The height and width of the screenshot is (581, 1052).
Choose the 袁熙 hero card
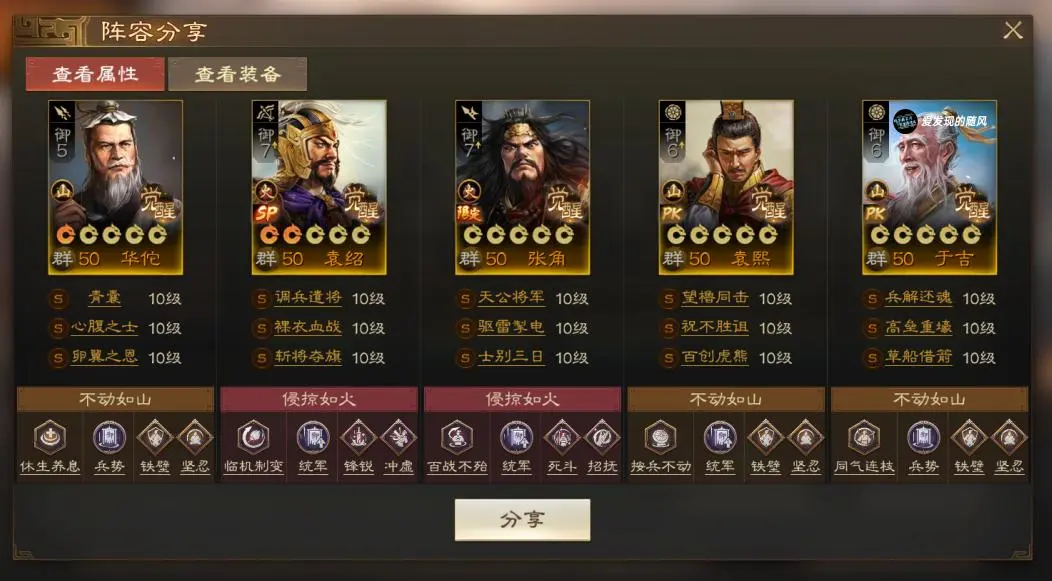(726, 186)
